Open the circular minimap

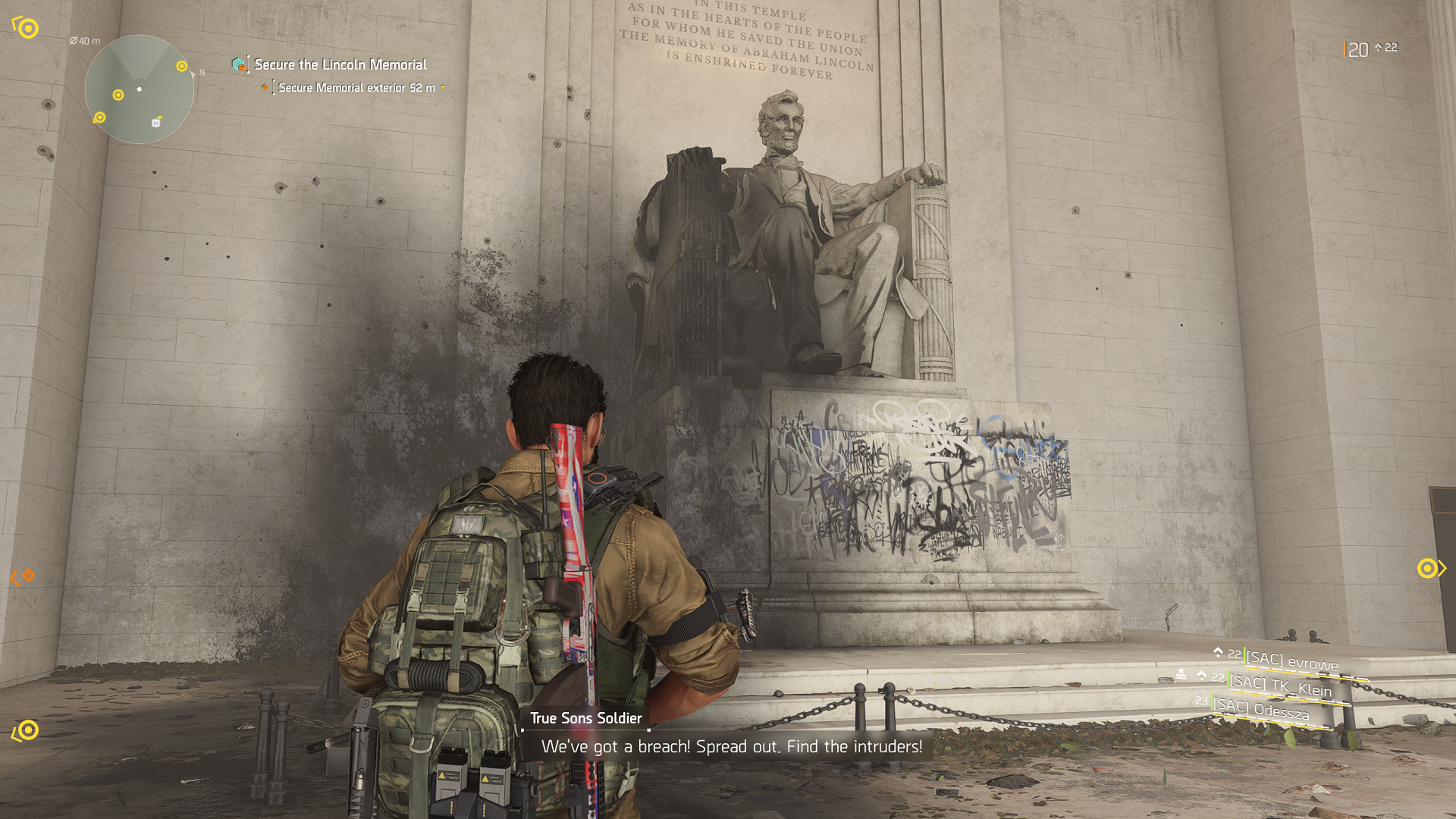[x=139, y=89]
